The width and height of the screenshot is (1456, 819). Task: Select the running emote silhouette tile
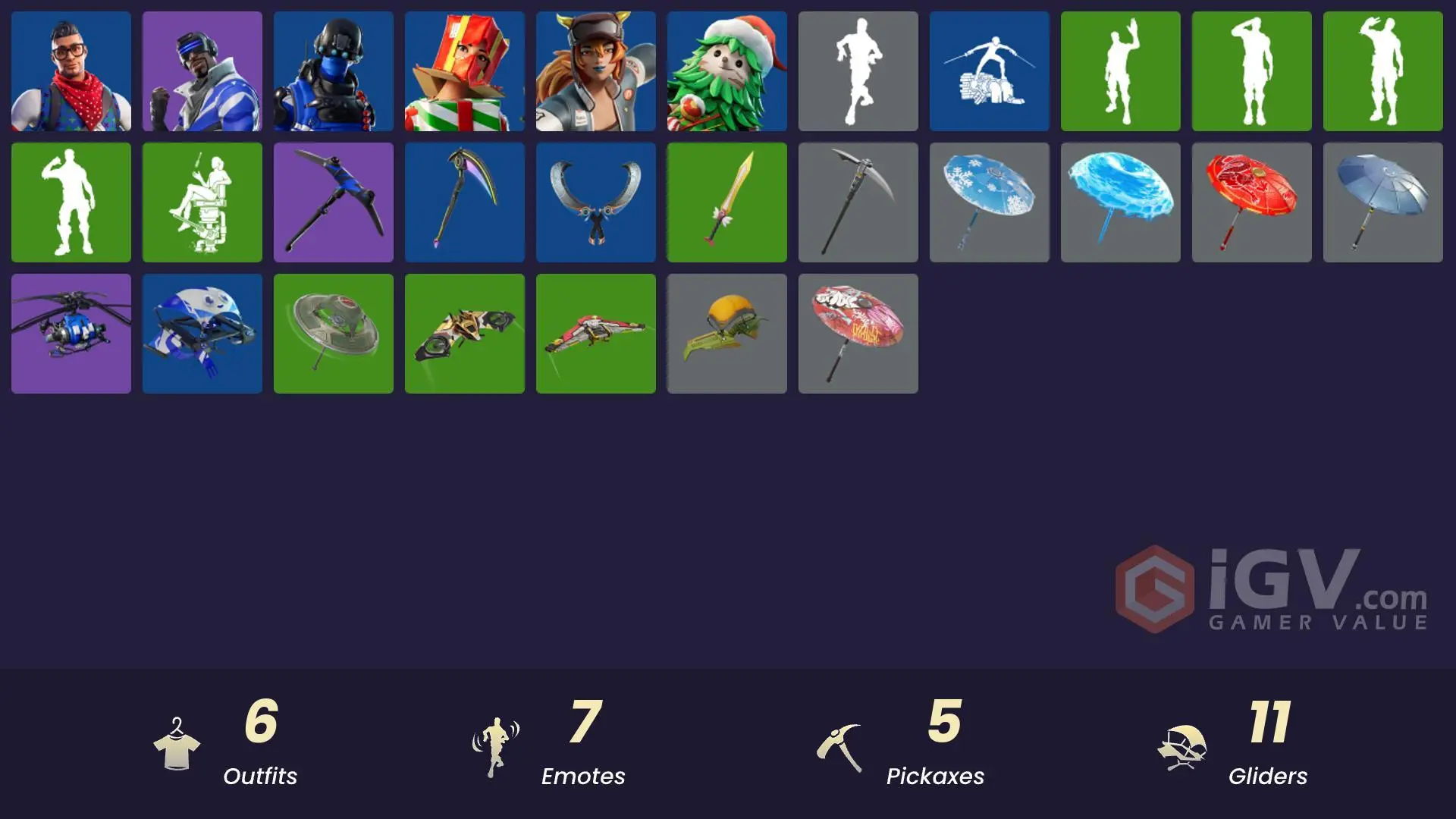[858, 71]
